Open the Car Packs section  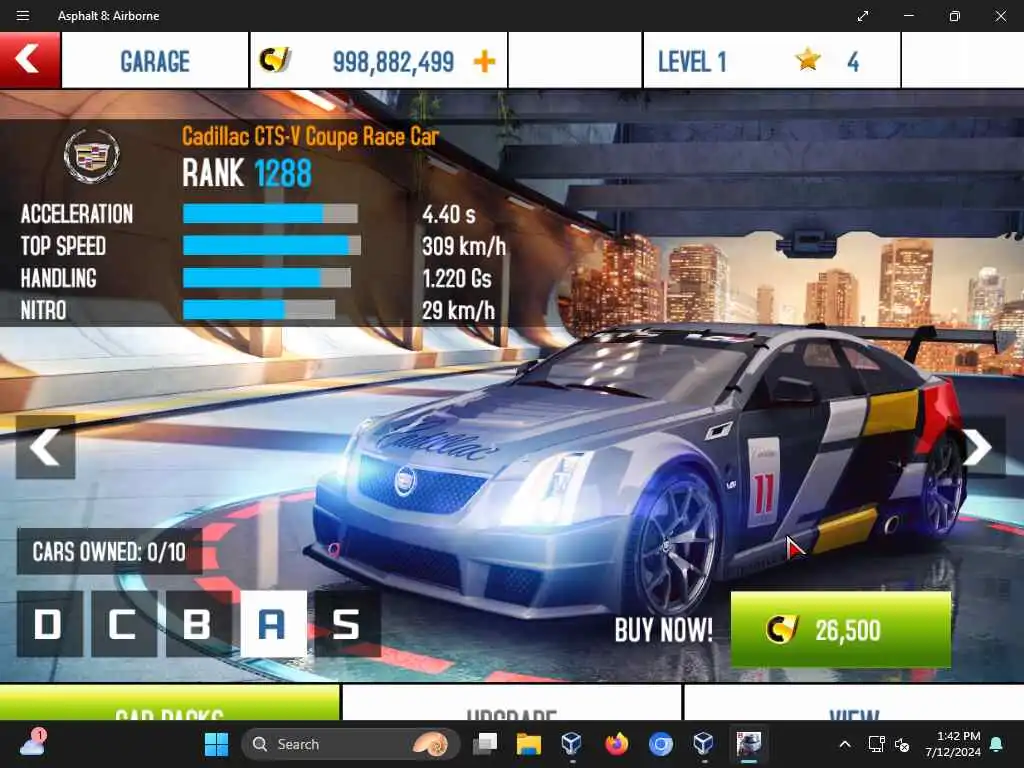coord(170,704)
